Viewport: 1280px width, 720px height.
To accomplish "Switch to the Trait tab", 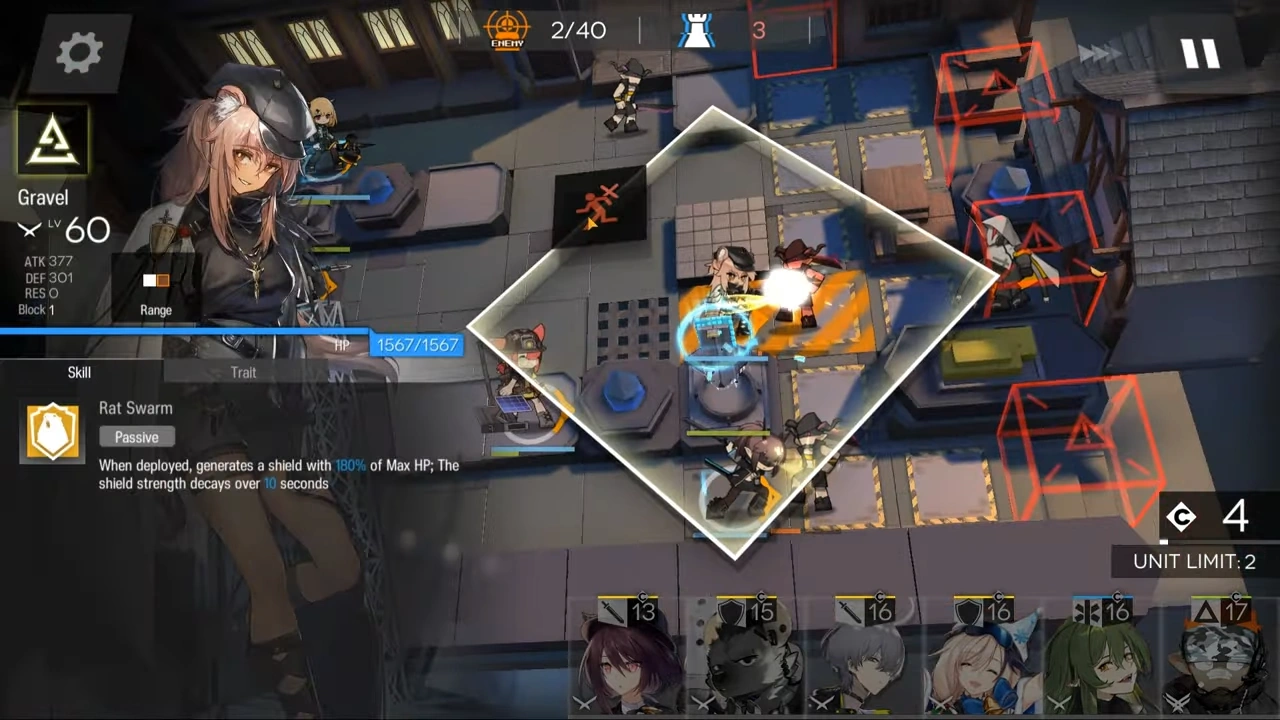I will coord(243,372).
